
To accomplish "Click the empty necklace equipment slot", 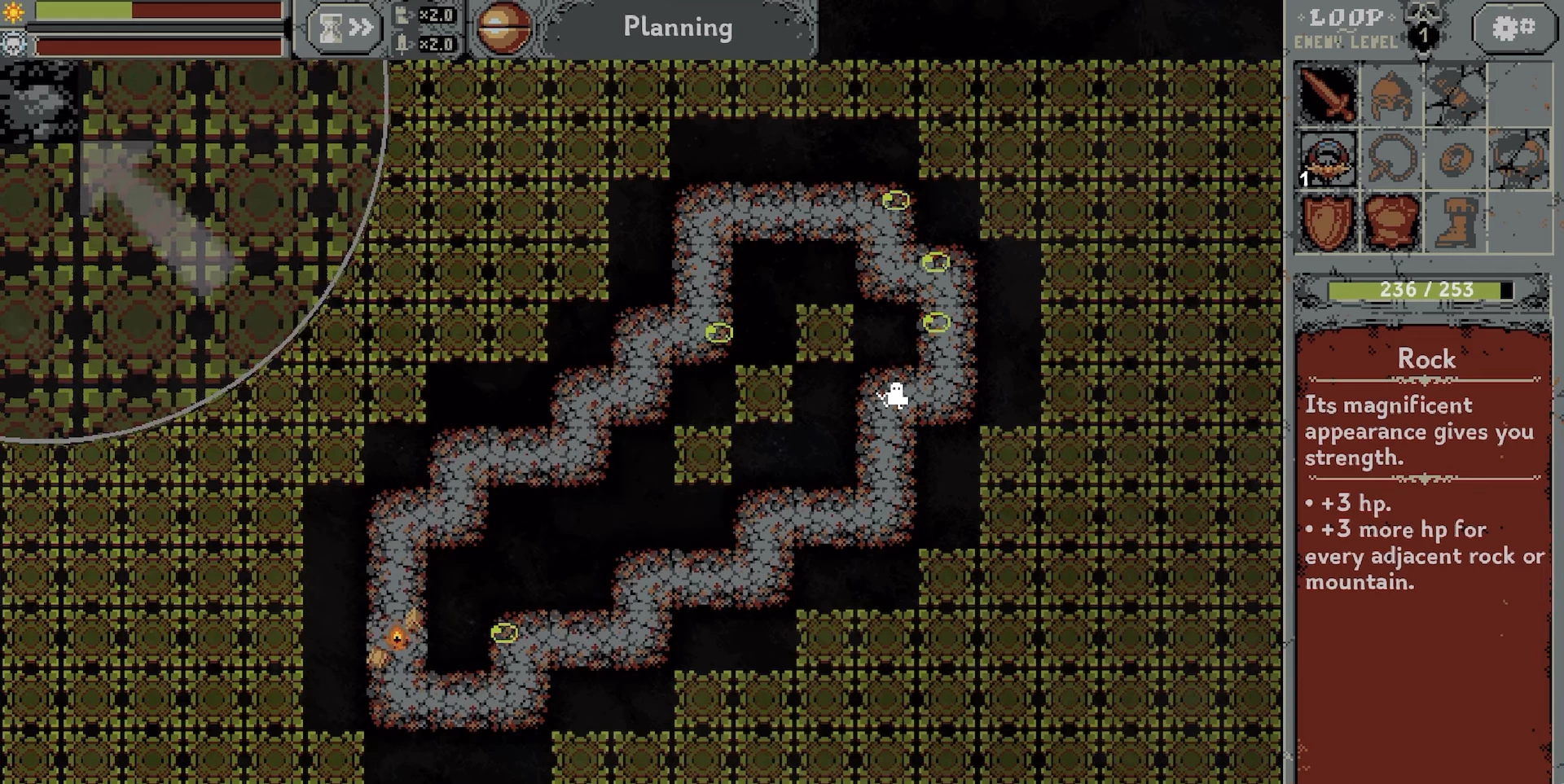I will tap(1391, 159).
